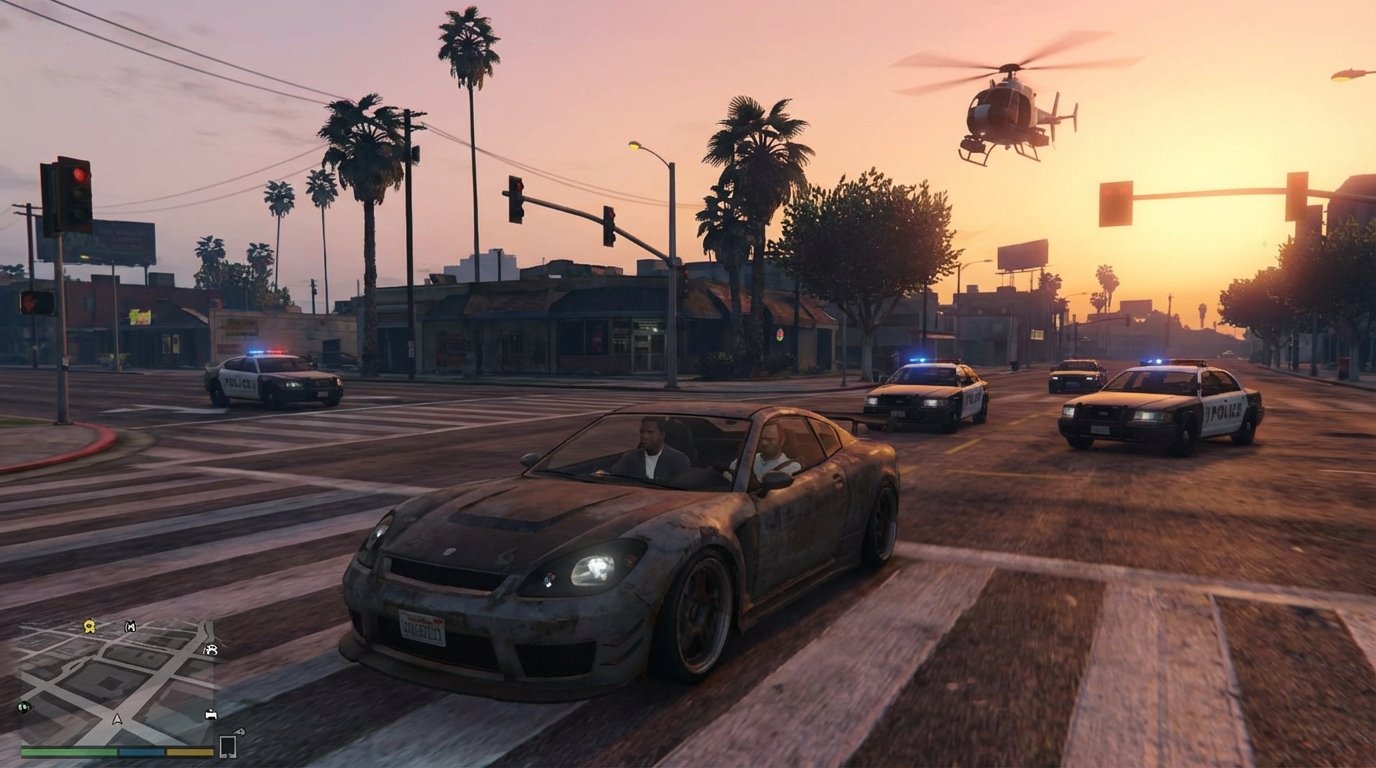
Task: Expand the yellow special ability meter
Action: [189, 752]
